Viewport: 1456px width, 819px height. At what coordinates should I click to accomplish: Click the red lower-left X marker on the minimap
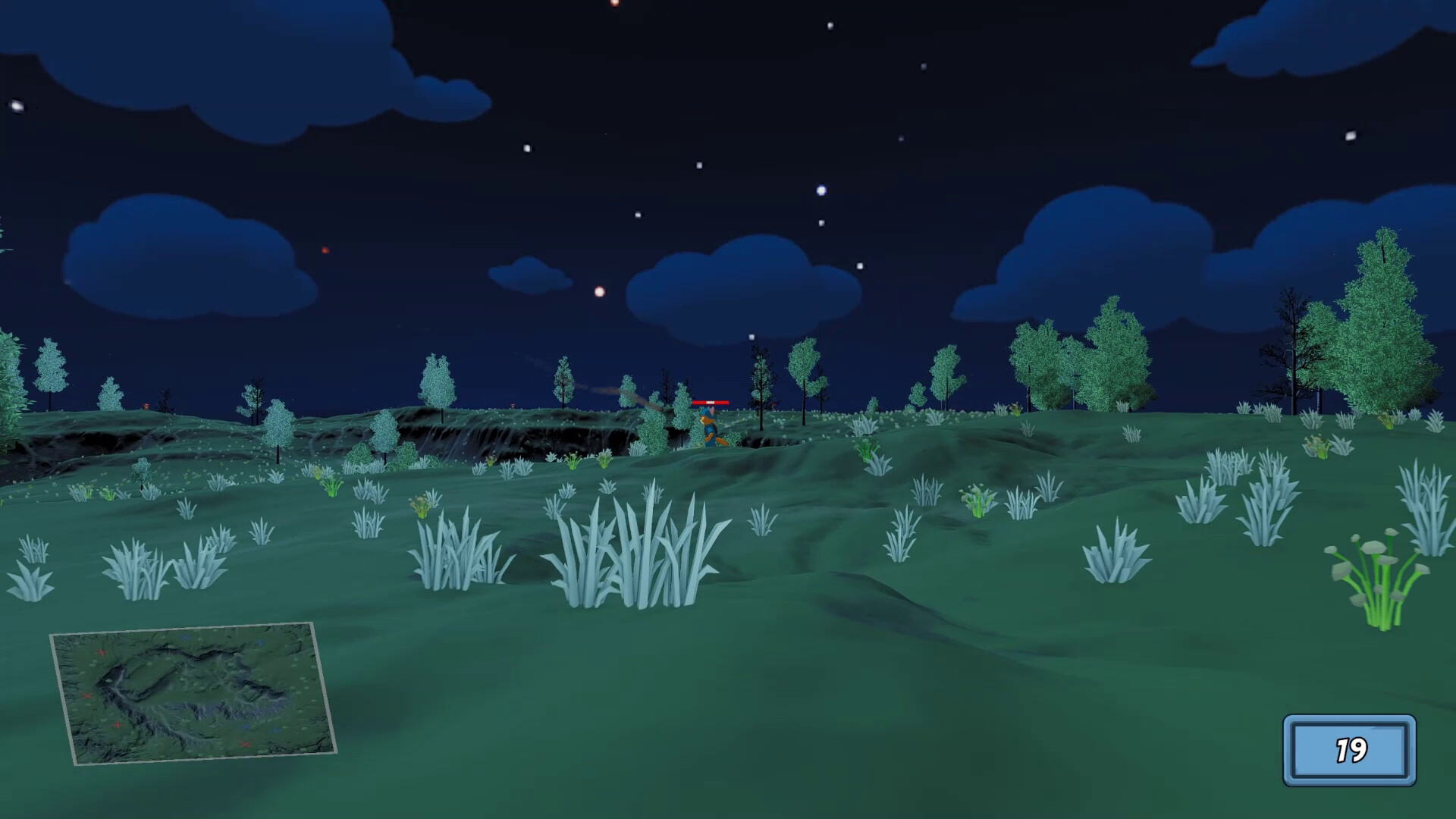[117, 726]
